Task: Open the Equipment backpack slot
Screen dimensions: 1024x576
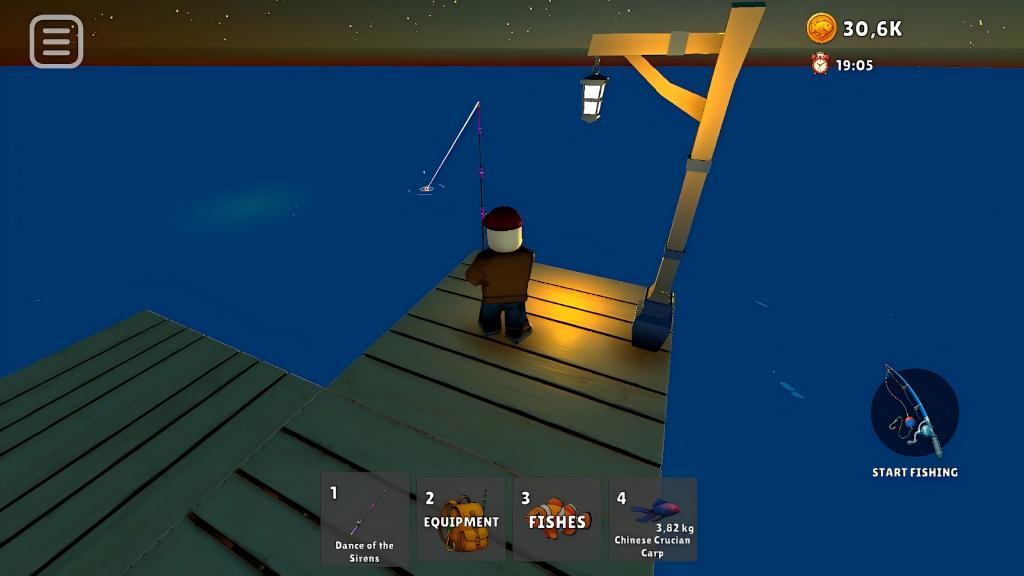Action: pyautogui.click(x=461, y=518)
